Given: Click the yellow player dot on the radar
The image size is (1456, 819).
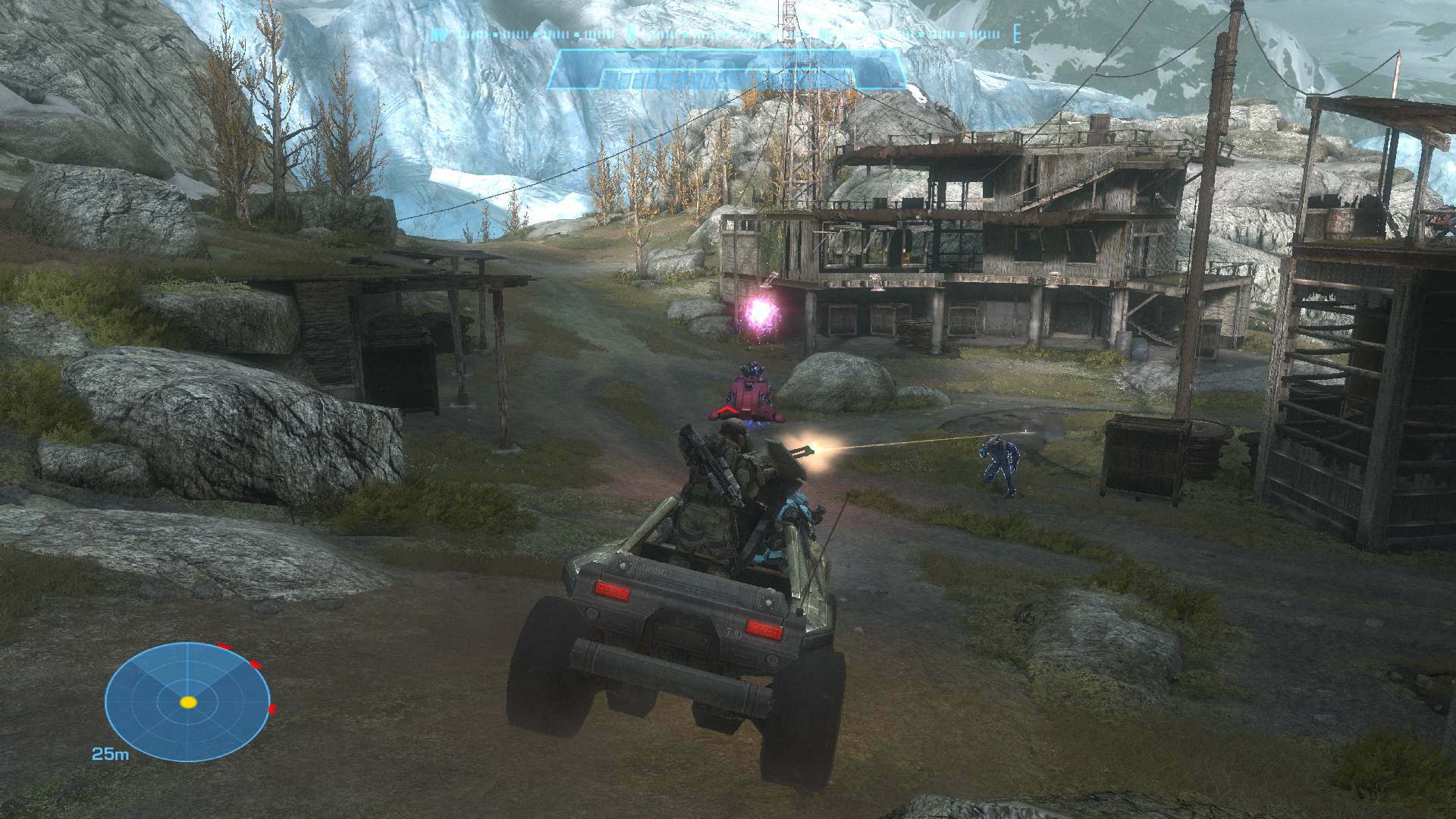Looking at the screenshot, I should pyautogui.click(x=188, y=702).
